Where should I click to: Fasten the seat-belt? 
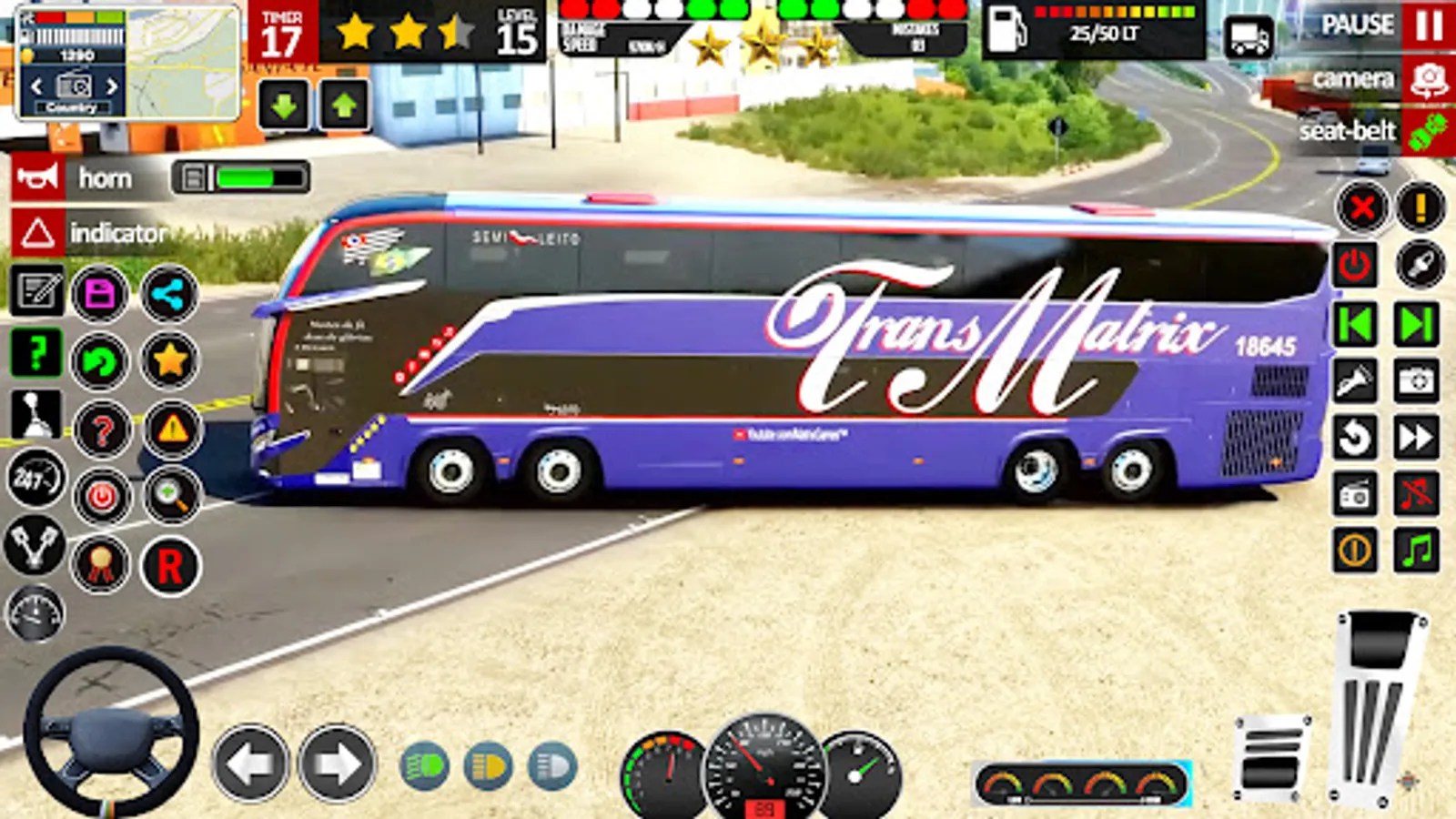click(x=1428, y=132)
